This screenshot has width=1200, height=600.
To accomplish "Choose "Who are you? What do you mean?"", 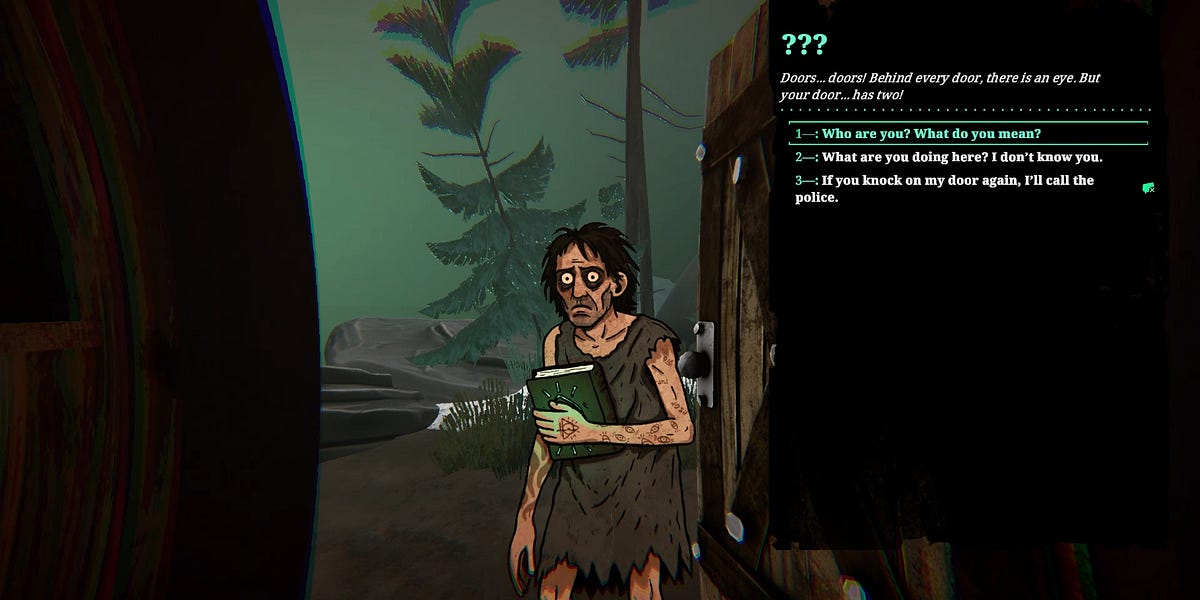I will point(931,134).
